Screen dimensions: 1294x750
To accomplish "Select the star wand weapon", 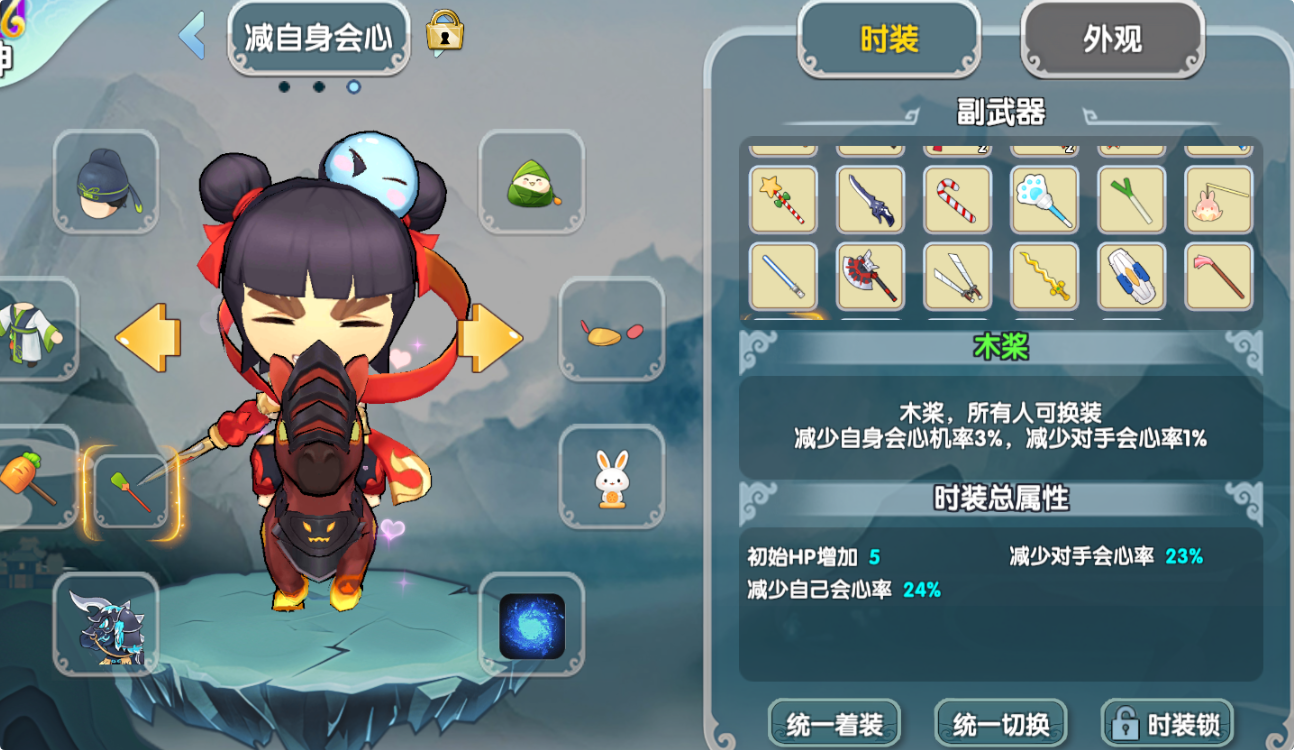I will 783,200.
